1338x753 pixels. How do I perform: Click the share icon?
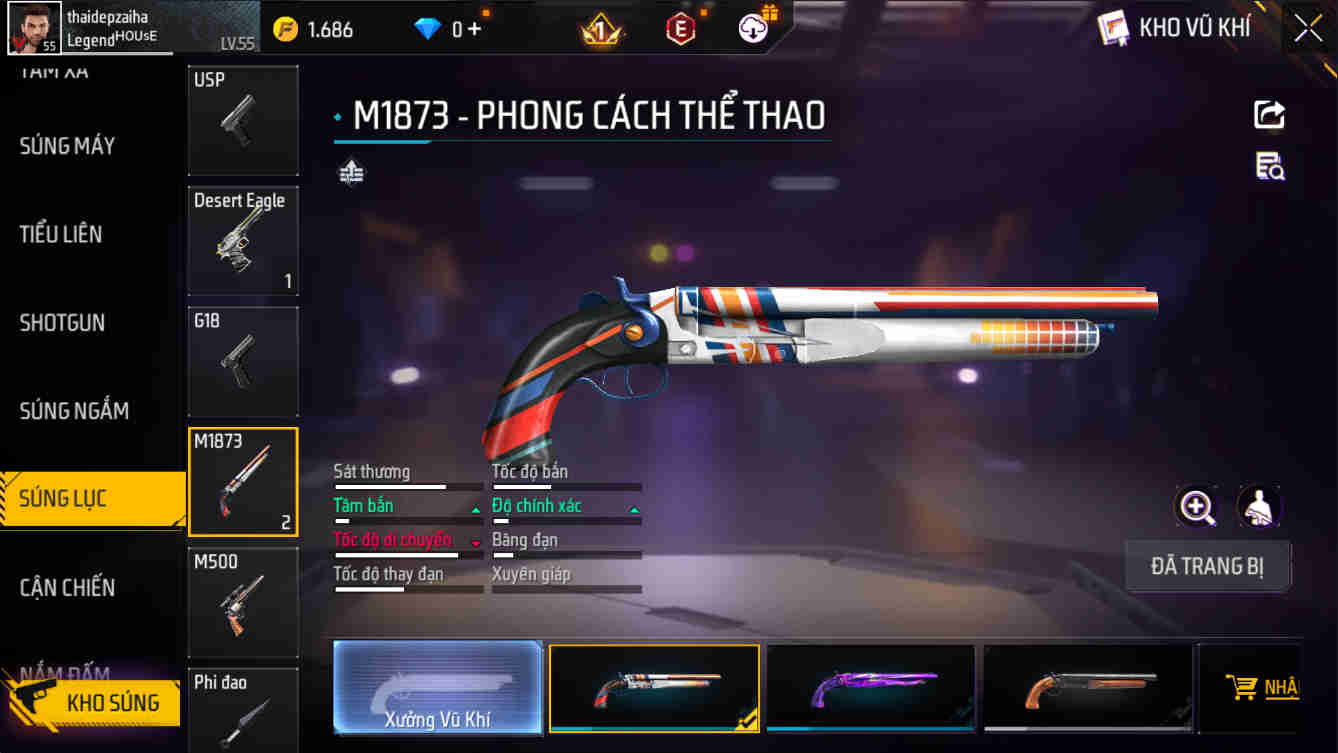click(1269, 115)
